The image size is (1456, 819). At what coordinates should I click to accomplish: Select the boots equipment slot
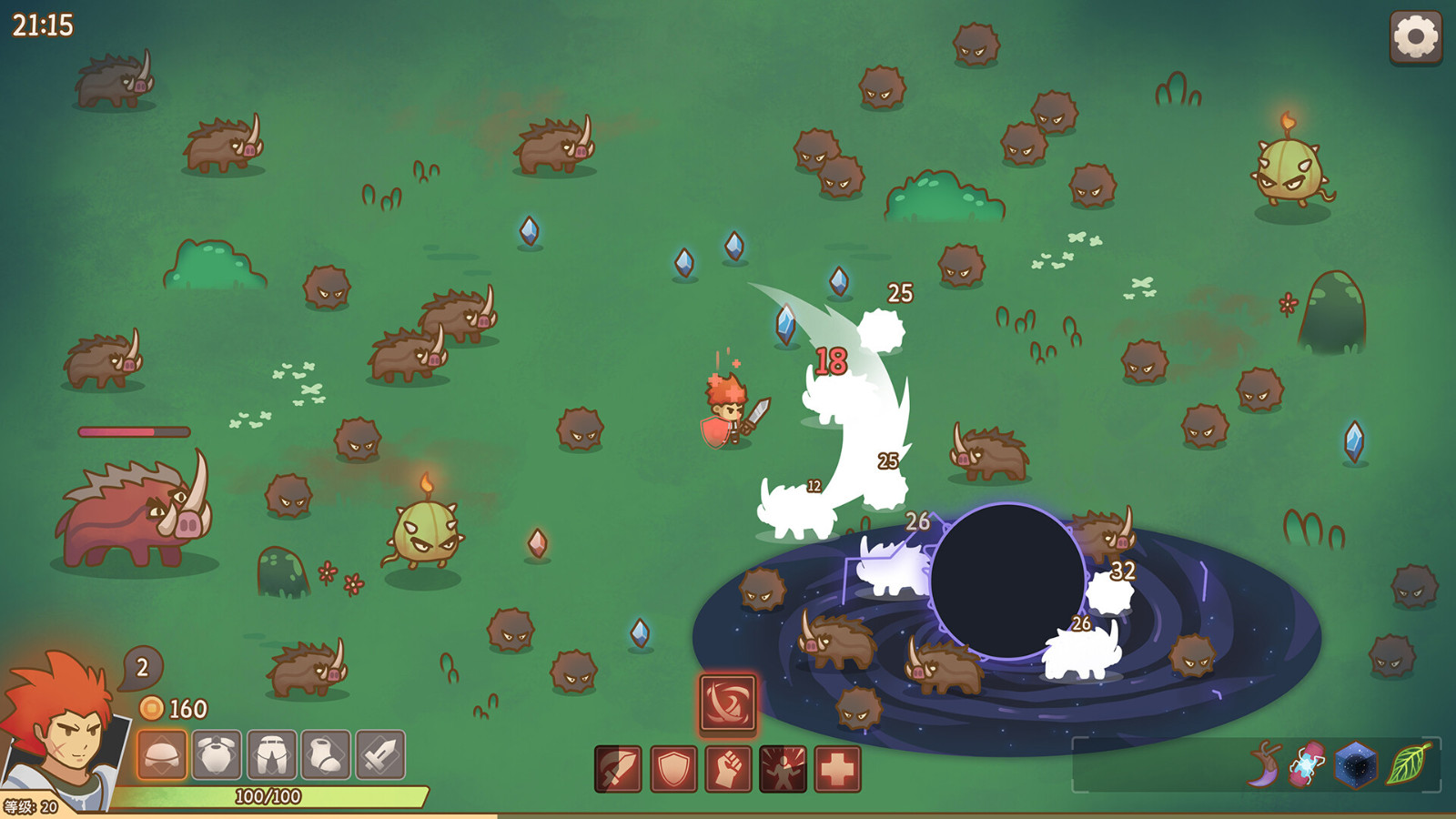tap(327, 754)
